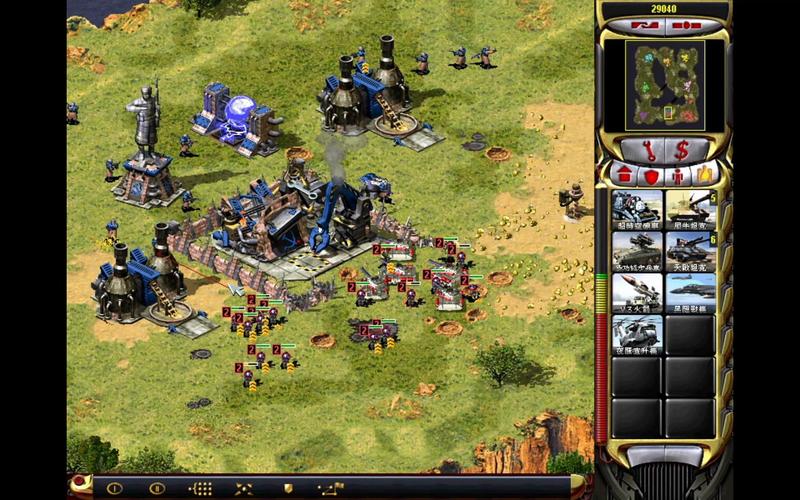Build the miner vehicle cameo
The height and width of the screenshot is (500, 800).
coord(637,209)
